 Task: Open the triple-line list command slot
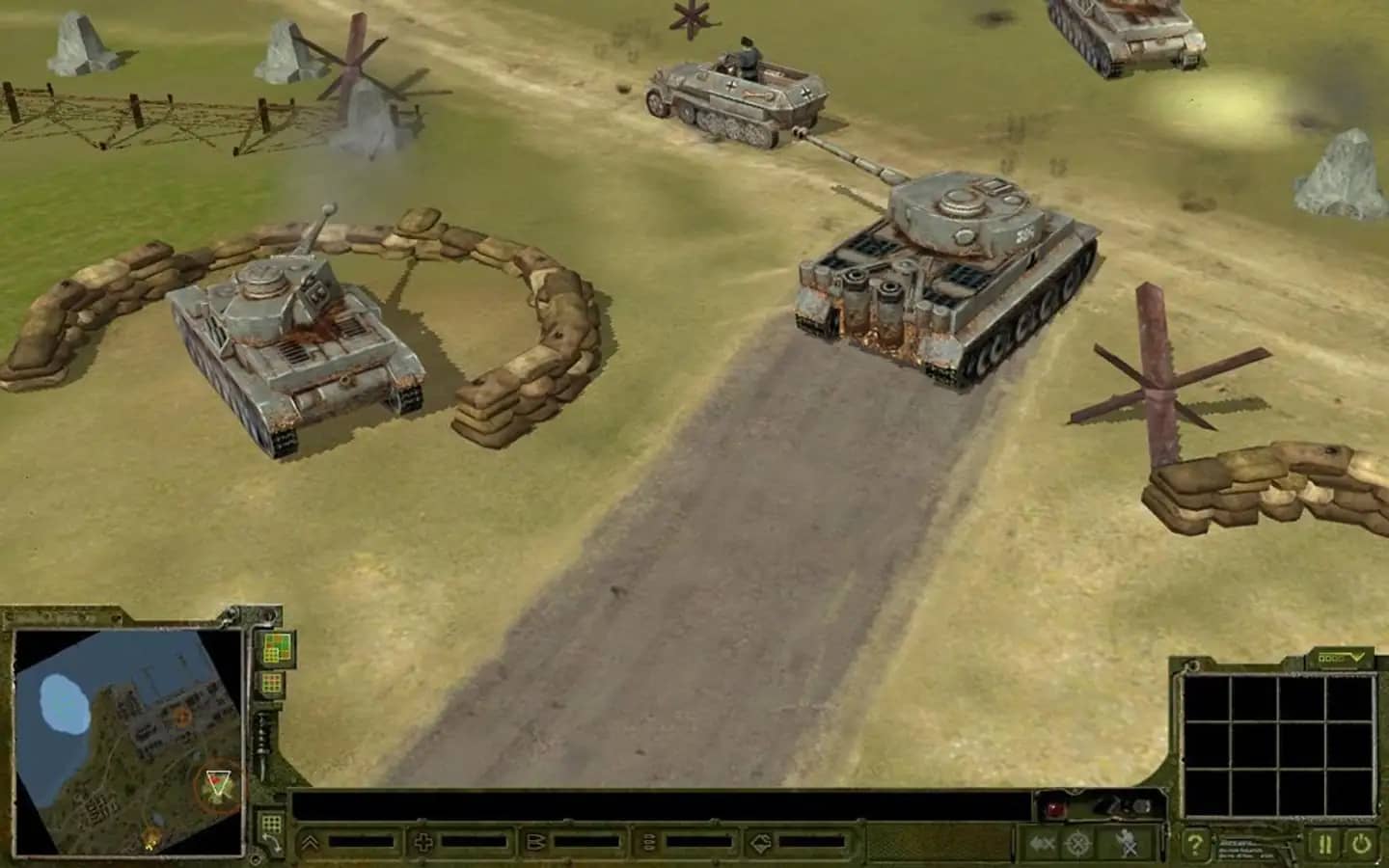648,843
